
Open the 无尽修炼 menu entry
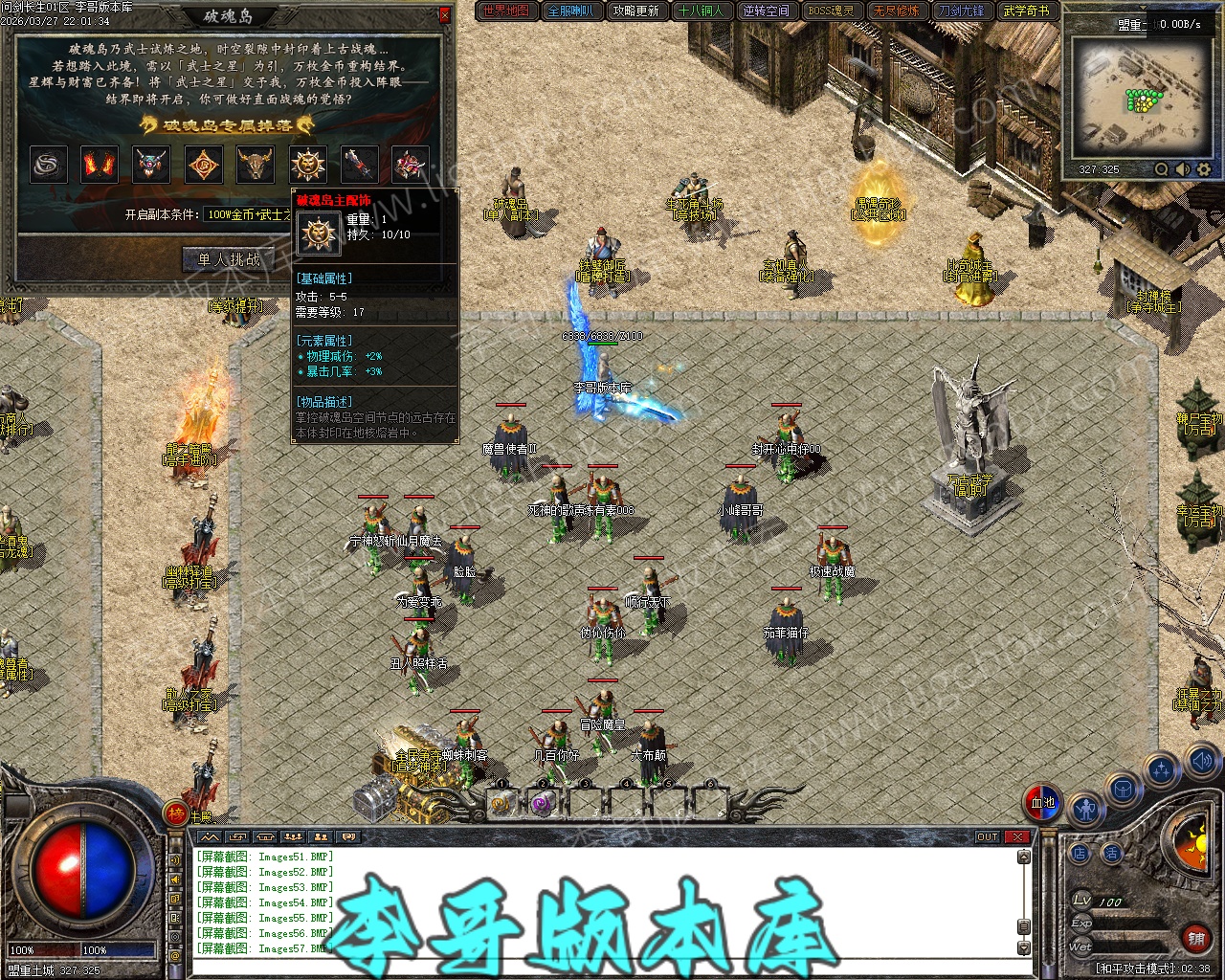tap(897, 11)
